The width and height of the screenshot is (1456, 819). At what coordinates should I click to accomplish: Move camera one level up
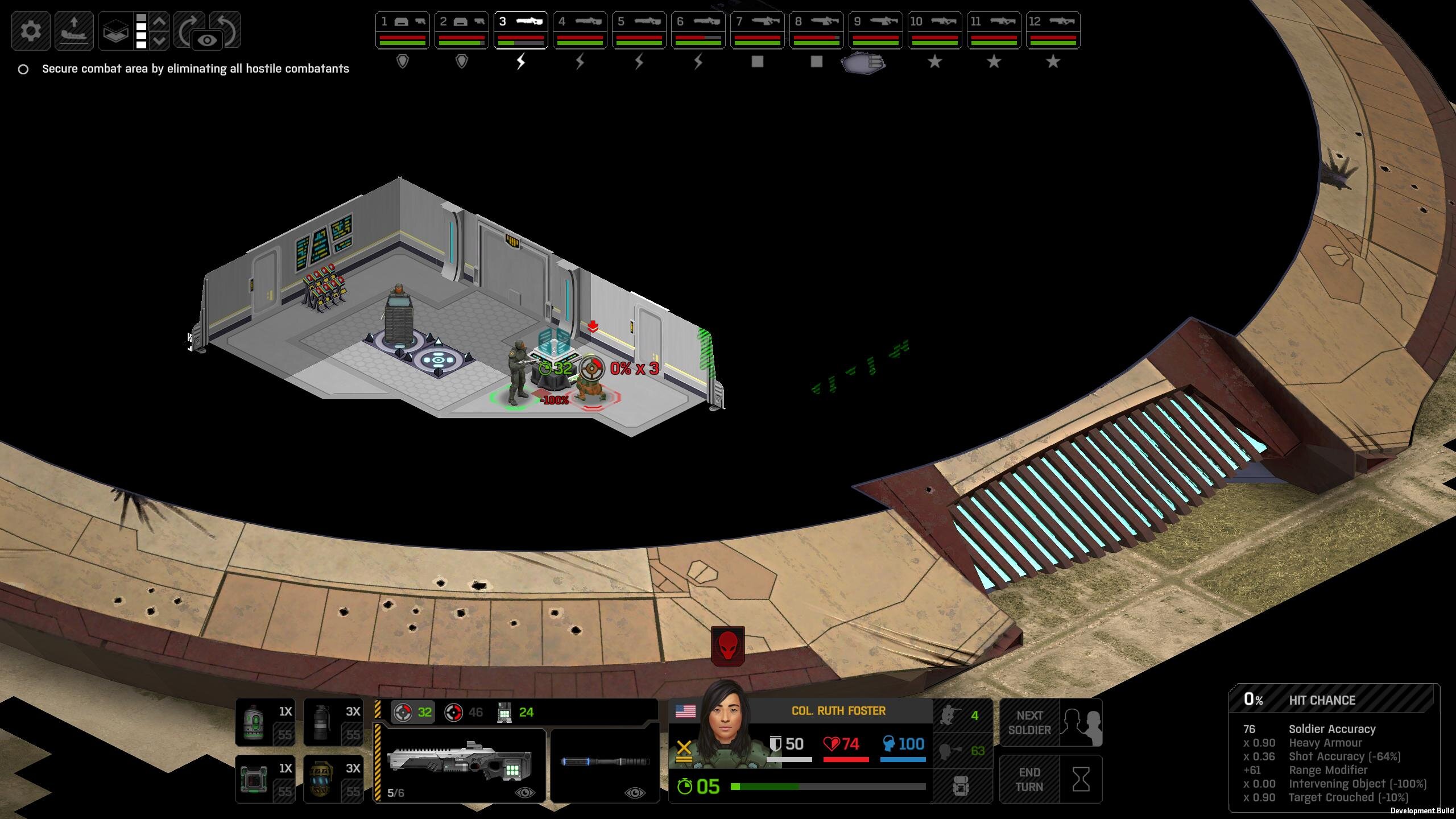[x=160, y=22]
